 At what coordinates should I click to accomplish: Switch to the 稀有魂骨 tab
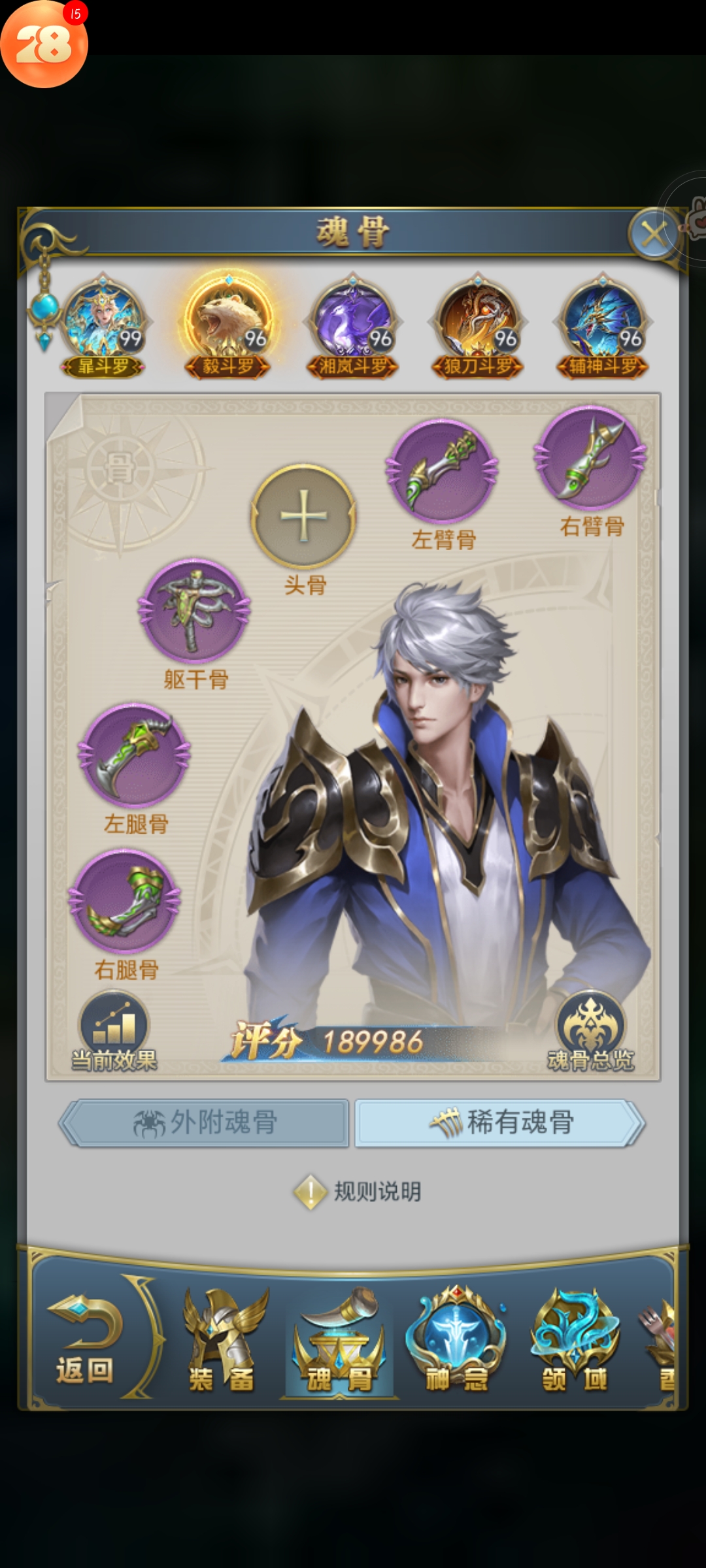[x=499, y=1122]
